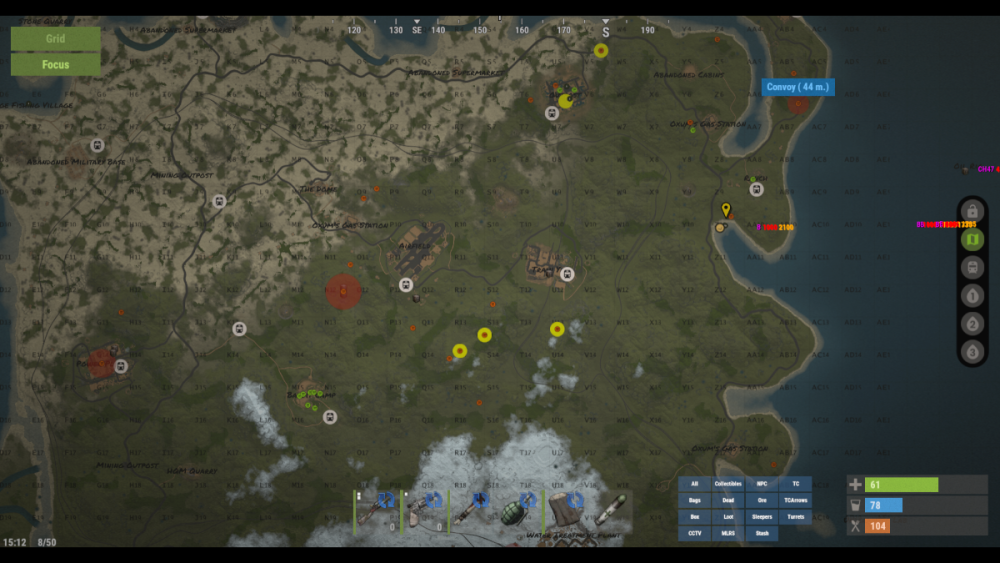Toggle the Grid button
The height and width of the screenshot is (563, 1000).
(x=55, y=39)
